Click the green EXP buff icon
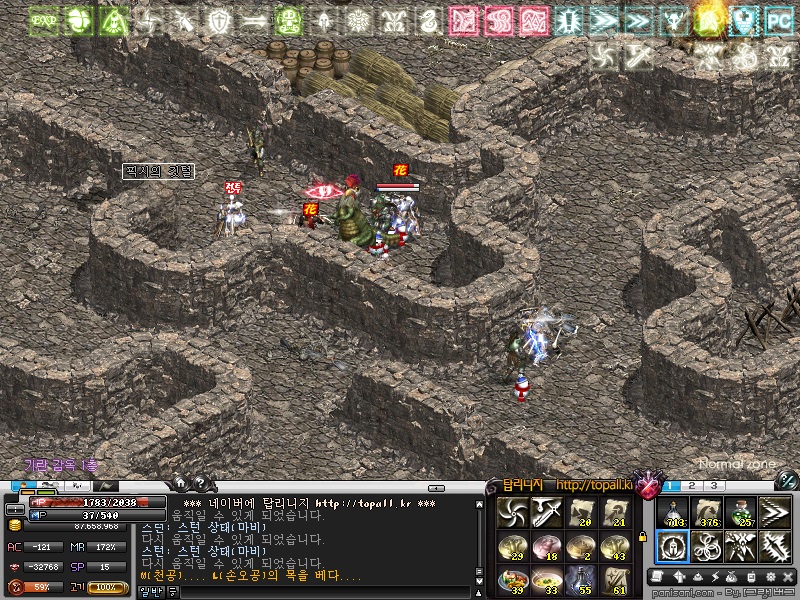Viewport: 800px width, 600px height. pyautogui.click(x=43, y=20)
